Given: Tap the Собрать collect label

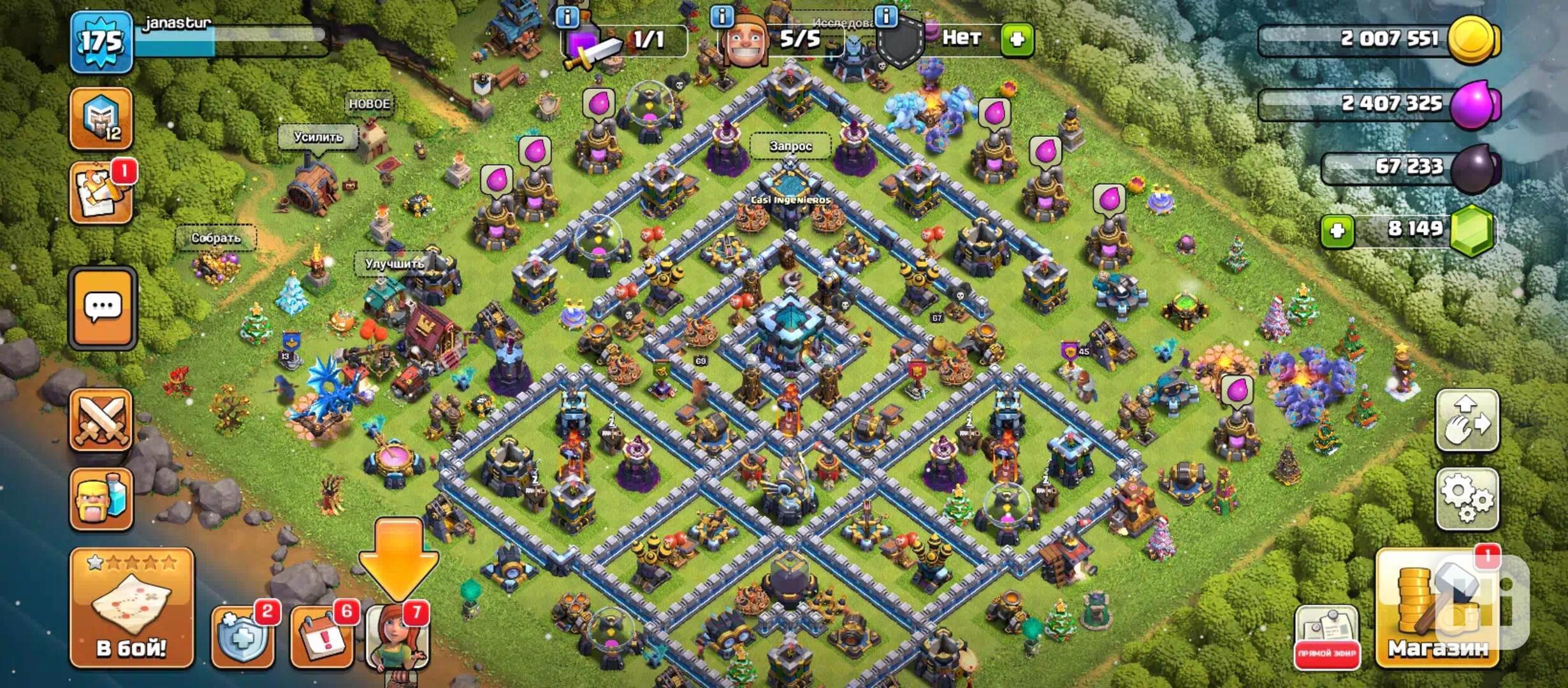Looking at the screenshot, I should pos(216,238).
